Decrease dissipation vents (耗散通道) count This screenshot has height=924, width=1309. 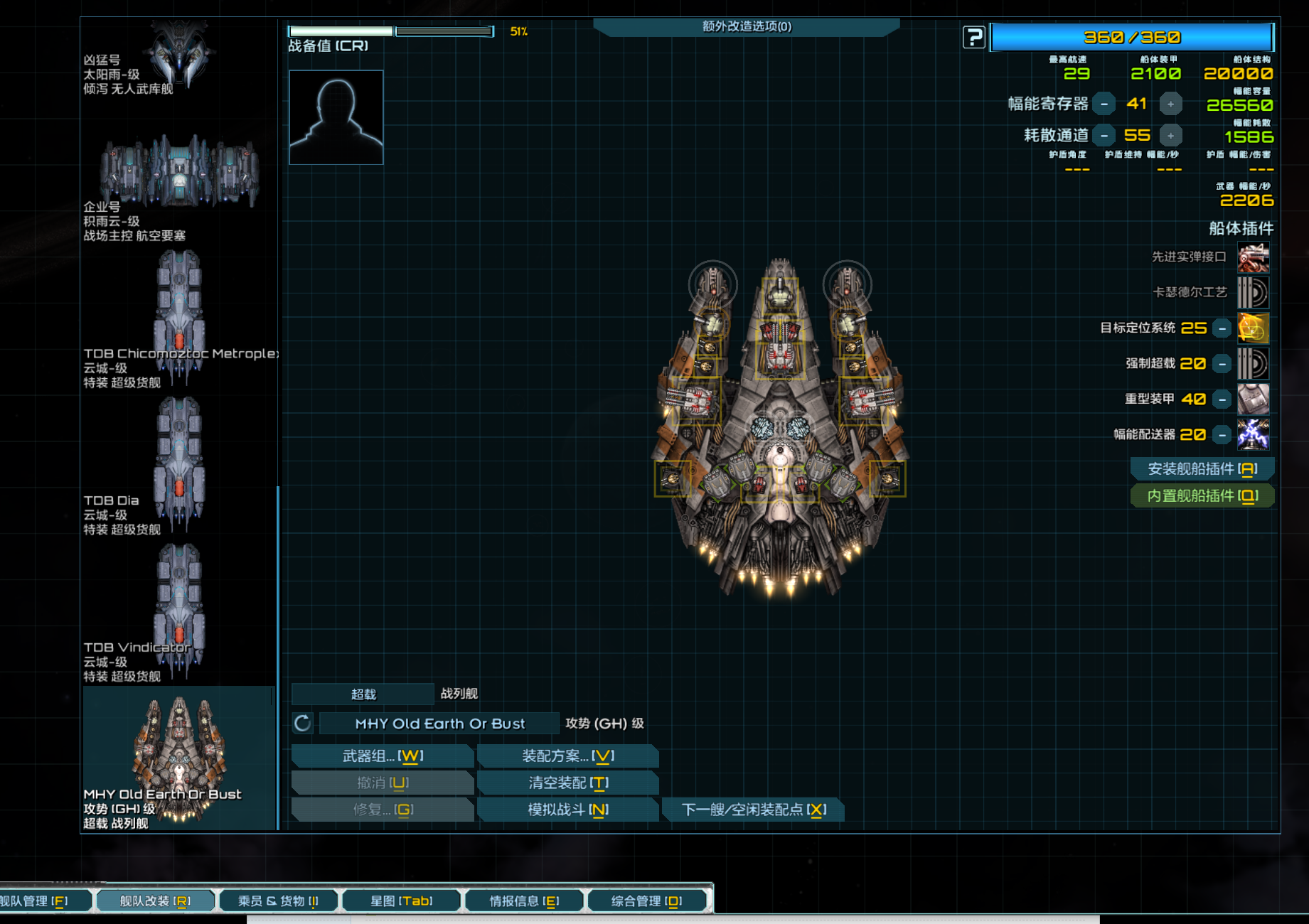click(1104, 136)
